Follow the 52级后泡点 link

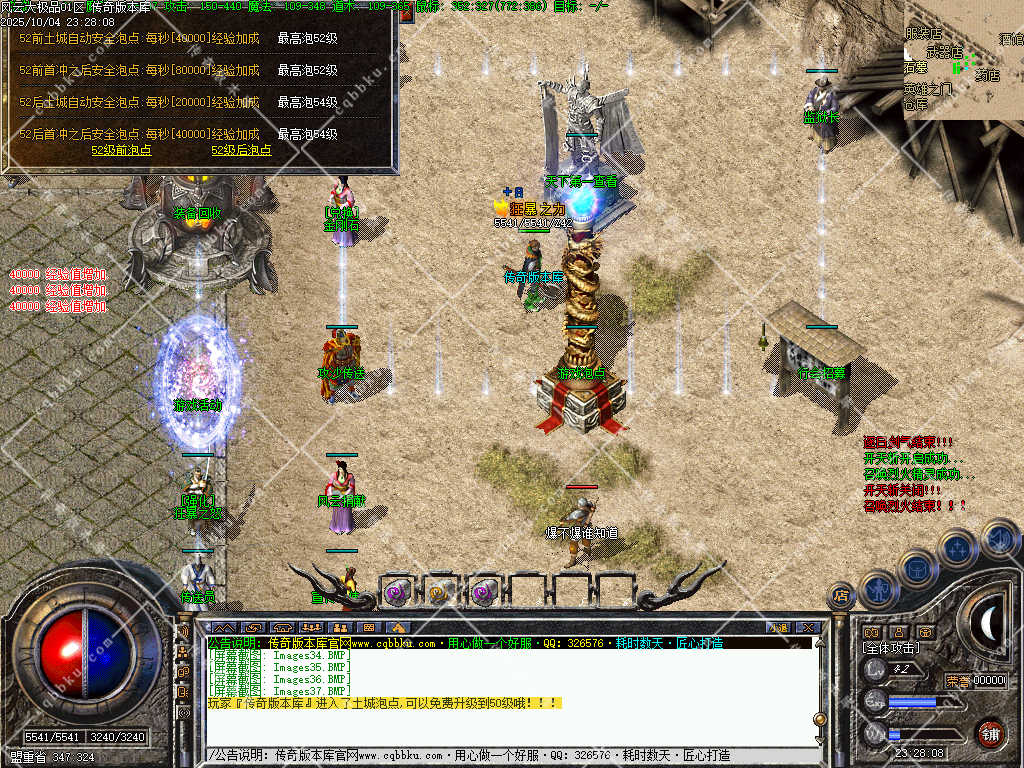pos(241,150)
